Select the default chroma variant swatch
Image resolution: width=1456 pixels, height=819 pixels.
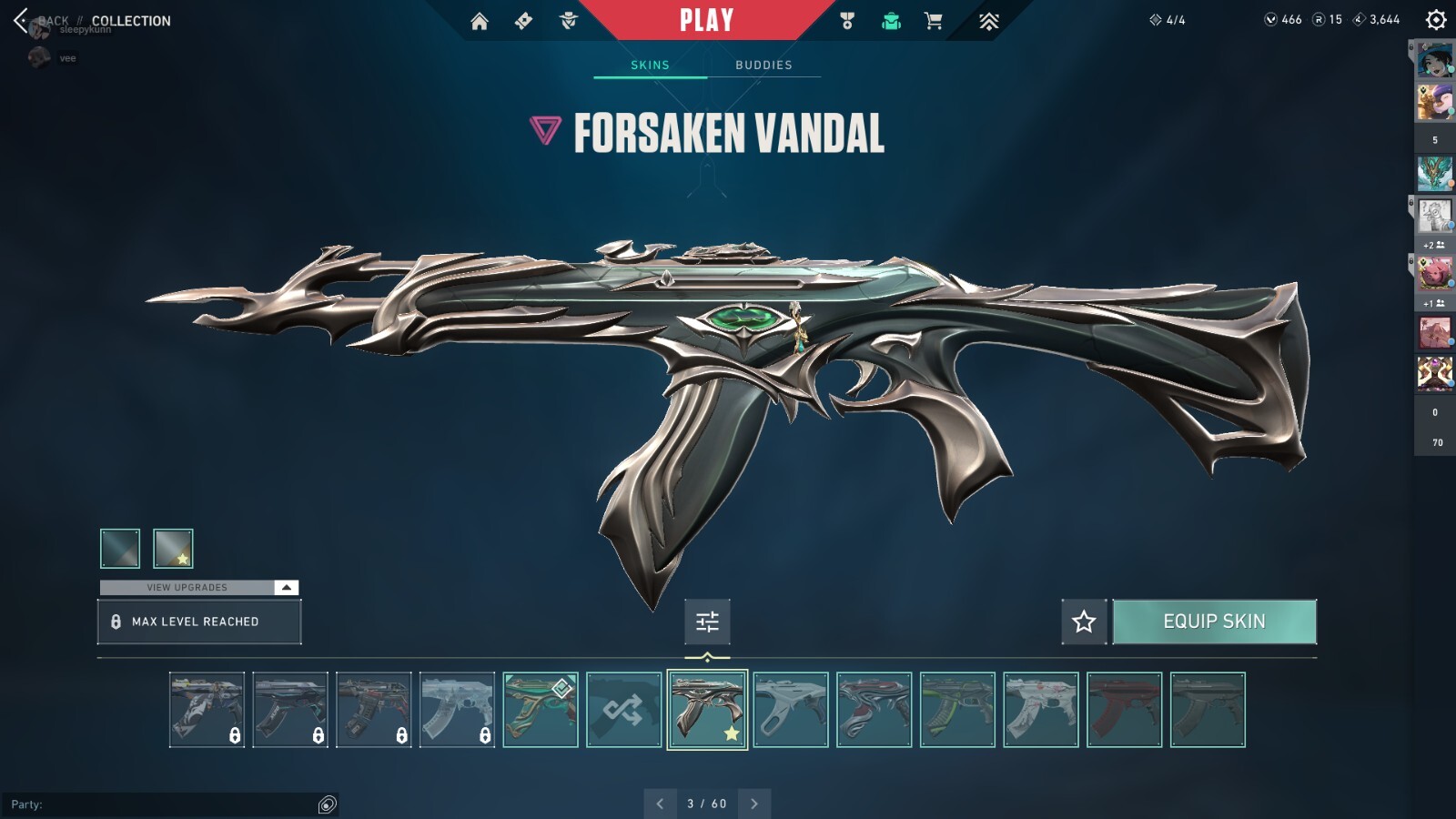119,548
